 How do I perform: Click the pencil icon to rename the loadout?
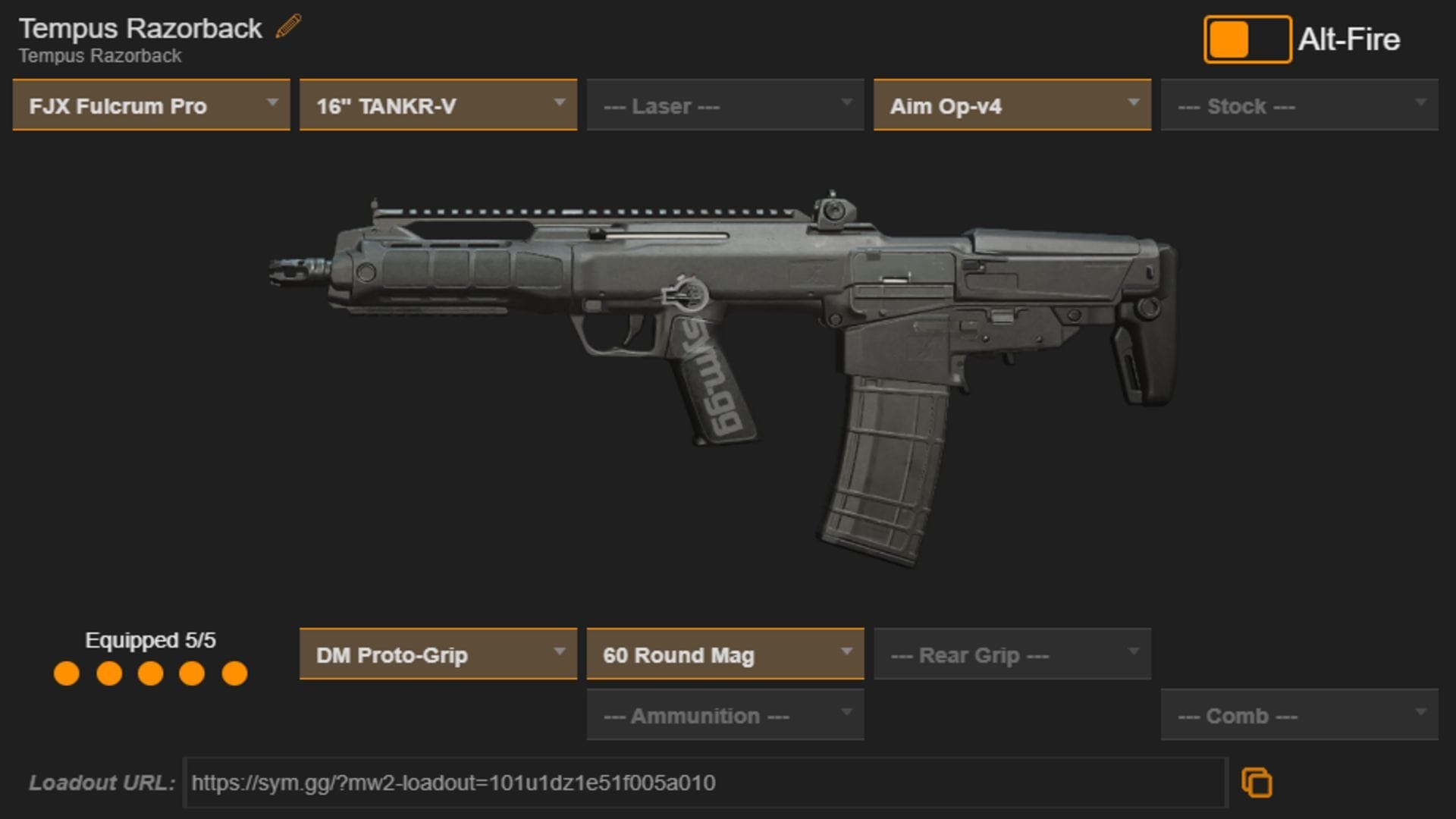(286, 27)
